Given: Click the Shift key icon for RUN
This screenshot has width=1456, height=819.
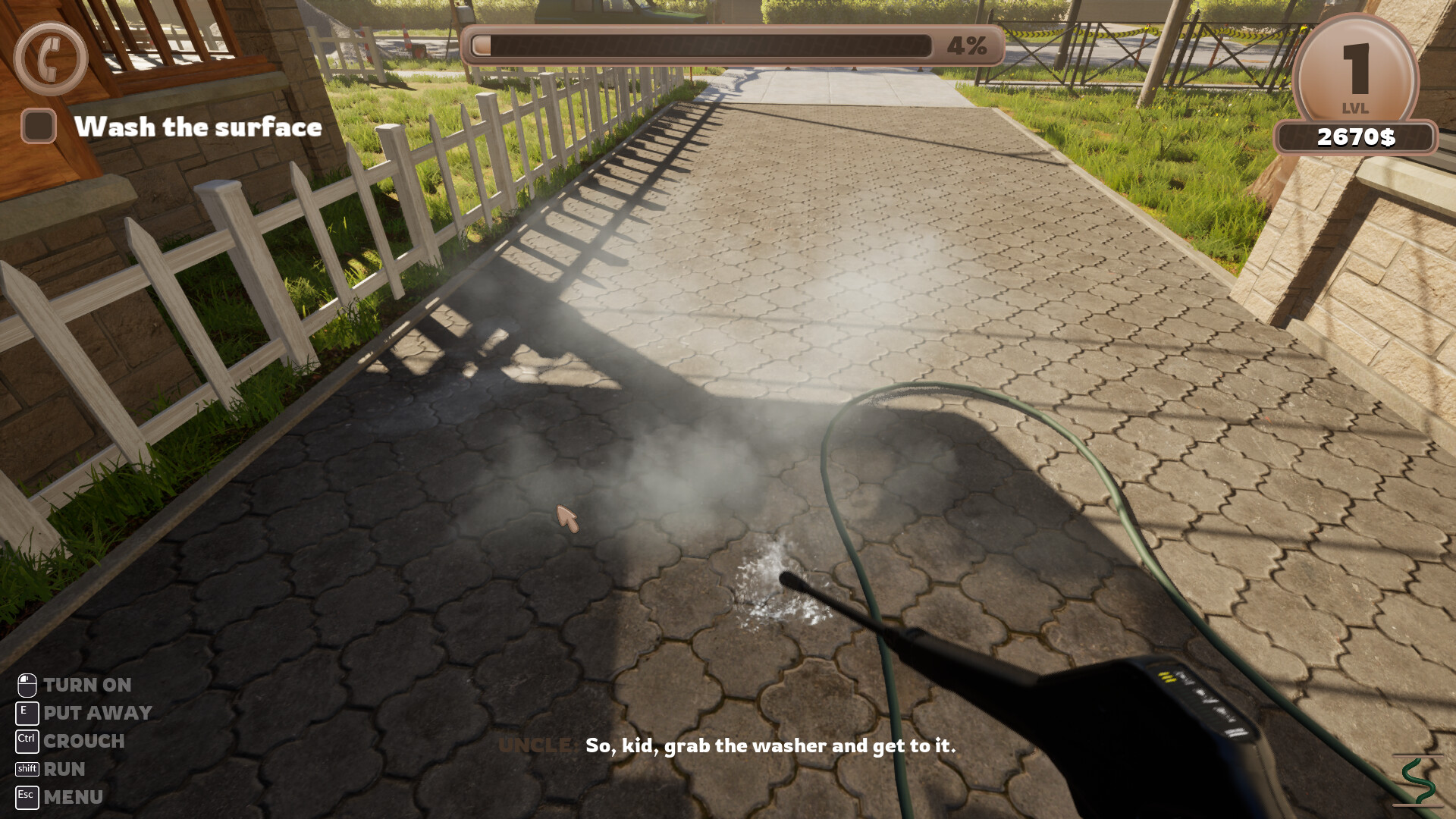Looking at the screenshot, I should point(27,768).
